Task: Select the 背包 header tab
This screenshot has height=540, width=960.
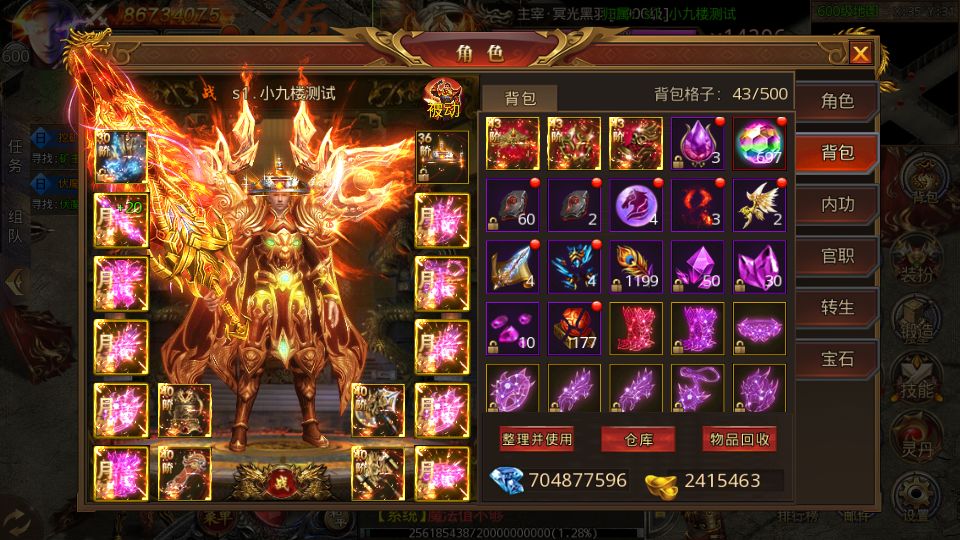Action: pos(520,98)
